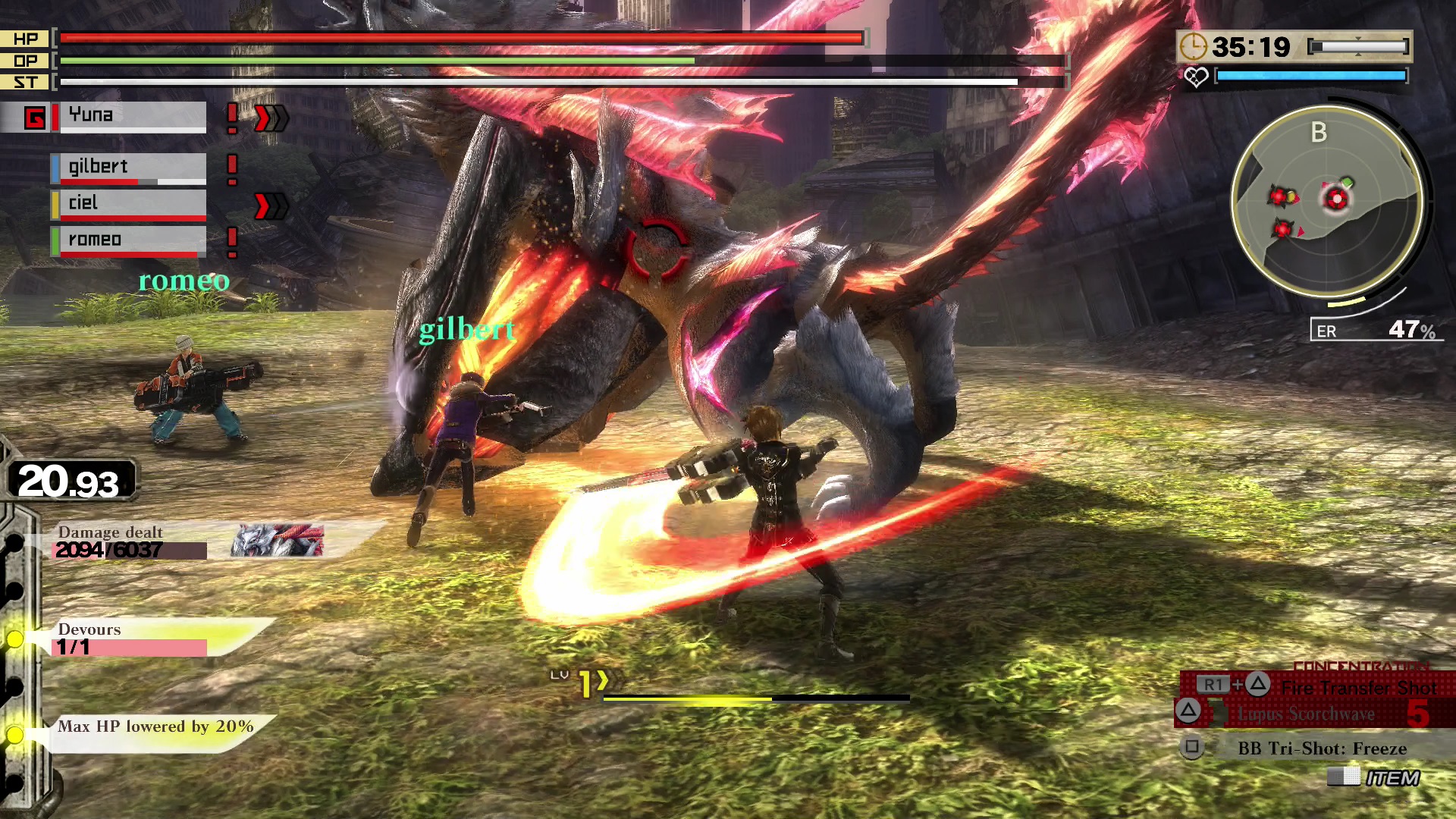Image resolution: width=1456 pixels, height=819 pixels.
Task: Open the circular area minimap
Action: [x=1326, y=199]
